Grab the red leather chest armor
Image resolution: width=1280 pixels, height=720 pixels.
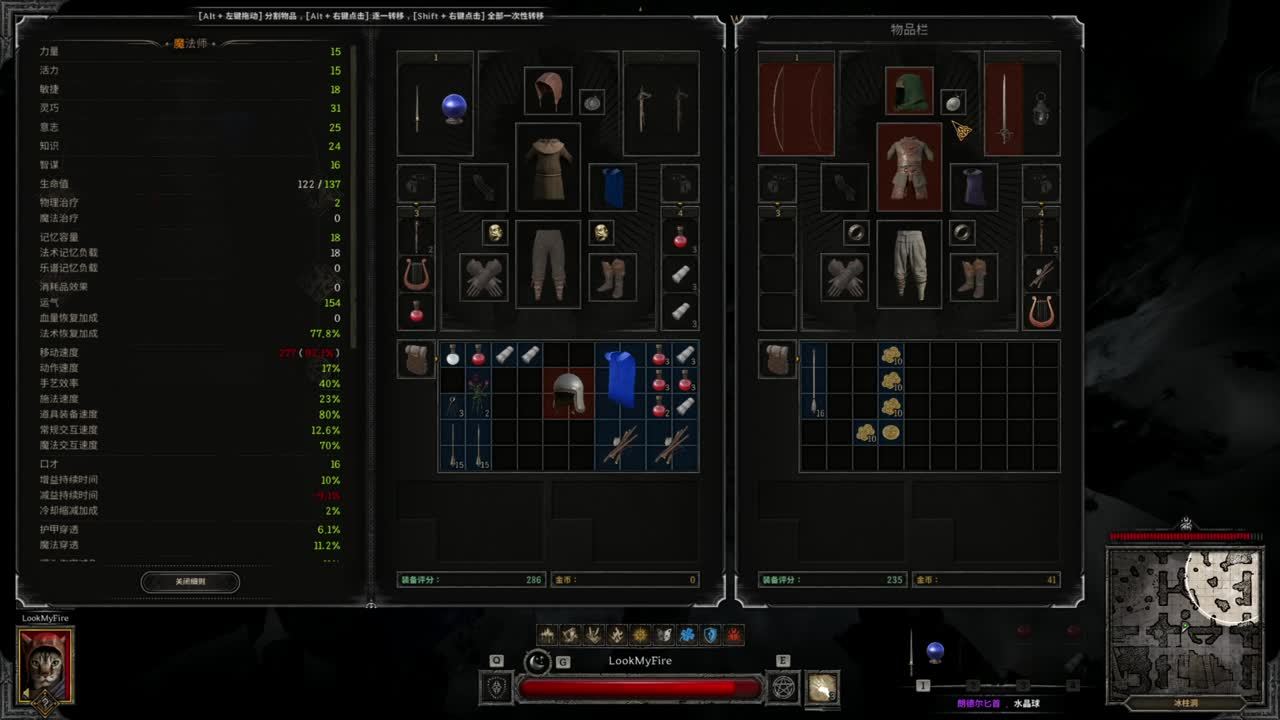908,166
